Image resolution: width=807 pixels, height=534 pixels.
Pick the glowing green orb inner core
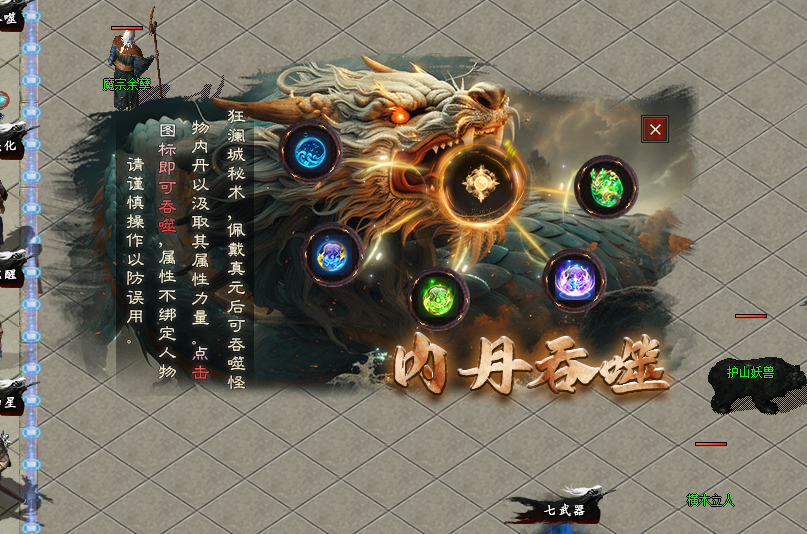pyautogui.click(x=439, y=297)
